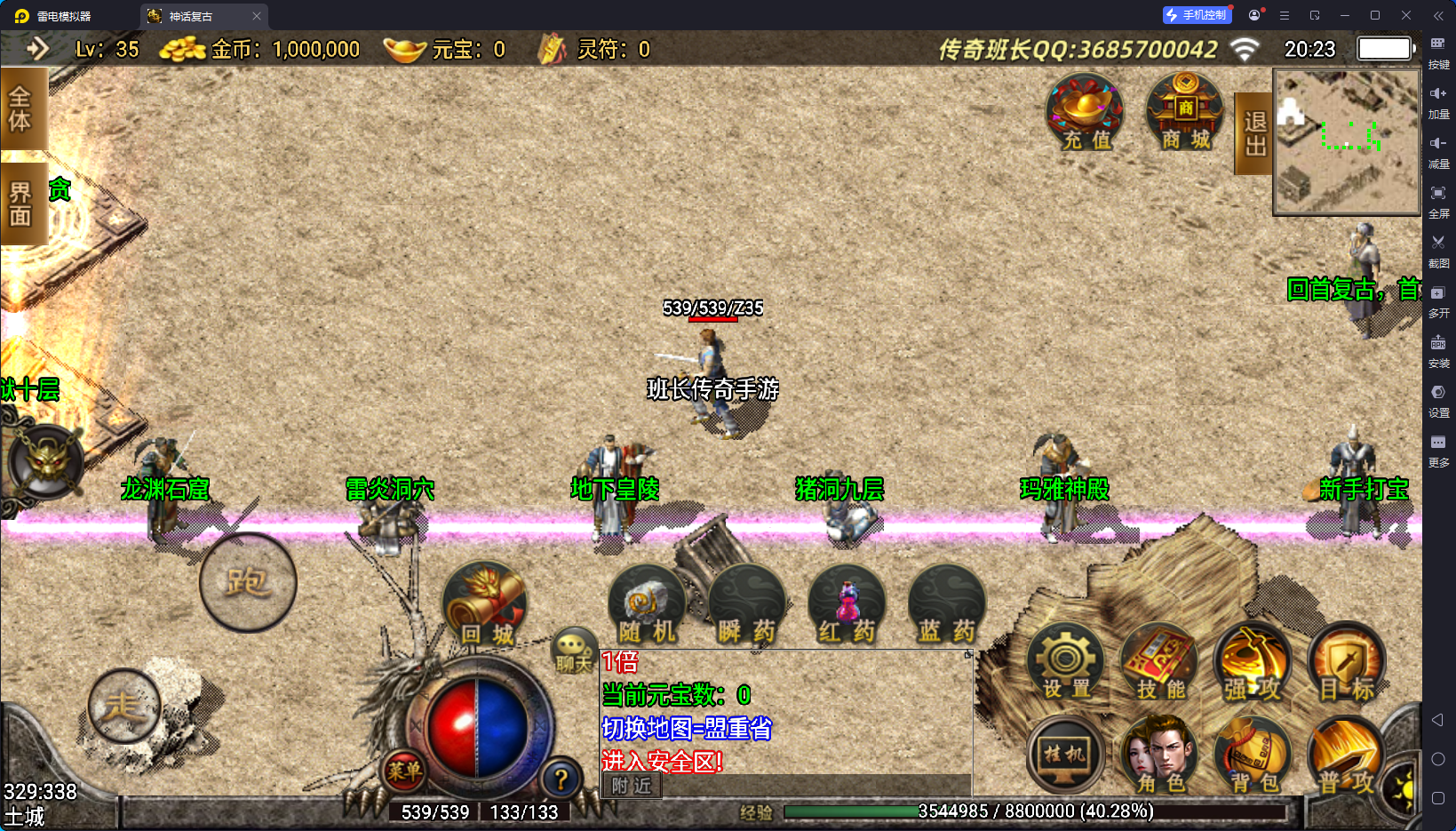Enable 跑 run movement mode

pyautogui.click(x=247, y=582)
